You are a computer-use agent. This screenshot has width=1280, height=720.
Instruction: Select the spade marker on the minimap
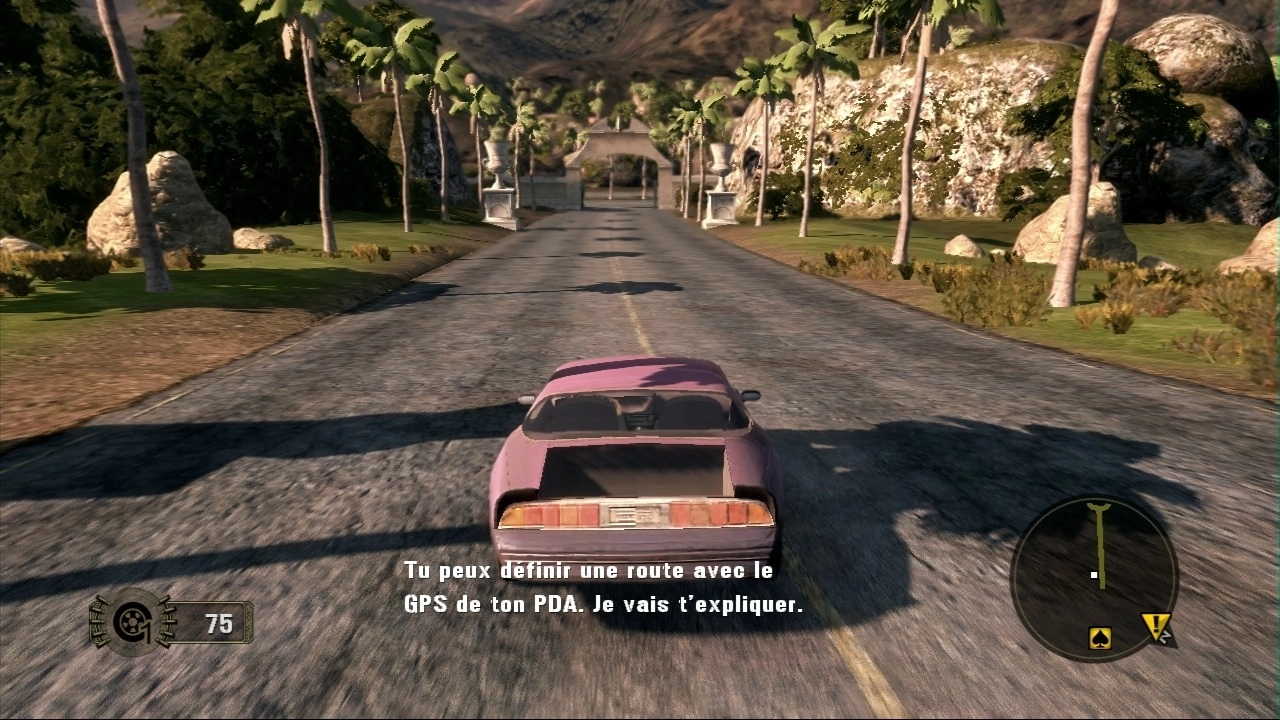tap(1100, 637)
